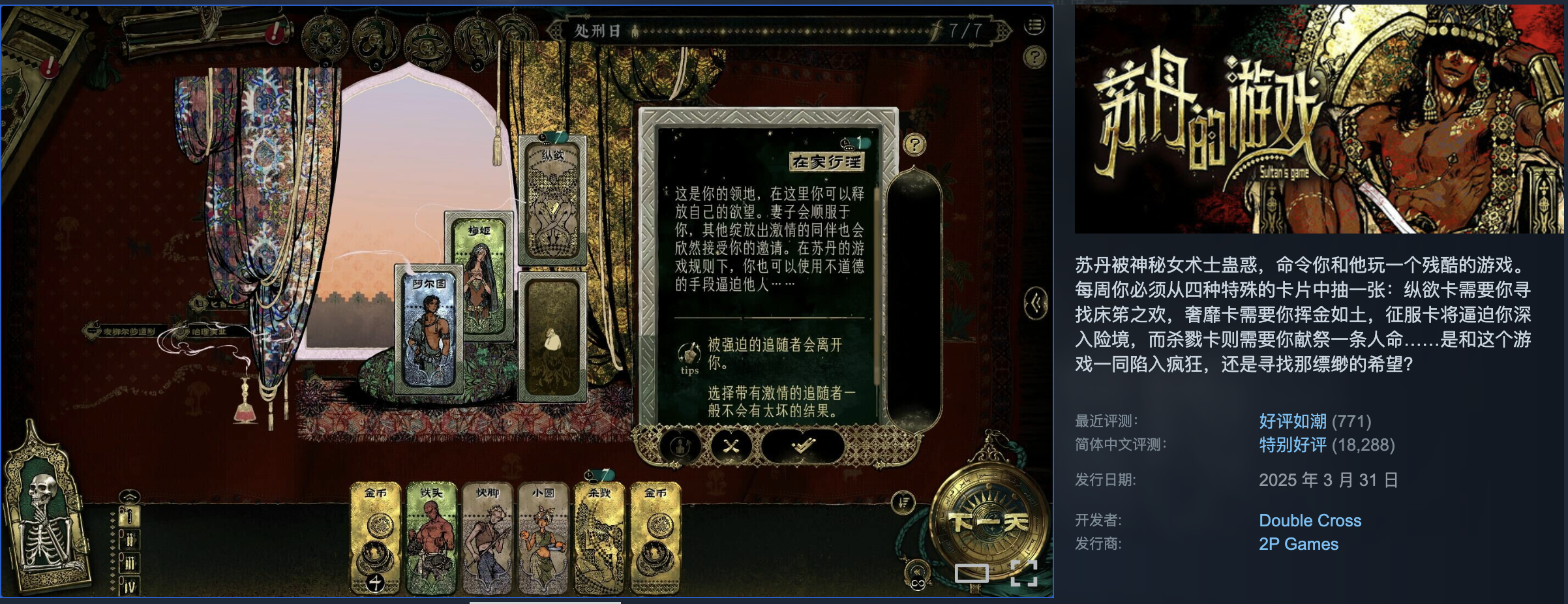This screenshot has width=1568, height=604.
Task: Confirm the event with the checkmark button
Action: (x=803, y=446)
